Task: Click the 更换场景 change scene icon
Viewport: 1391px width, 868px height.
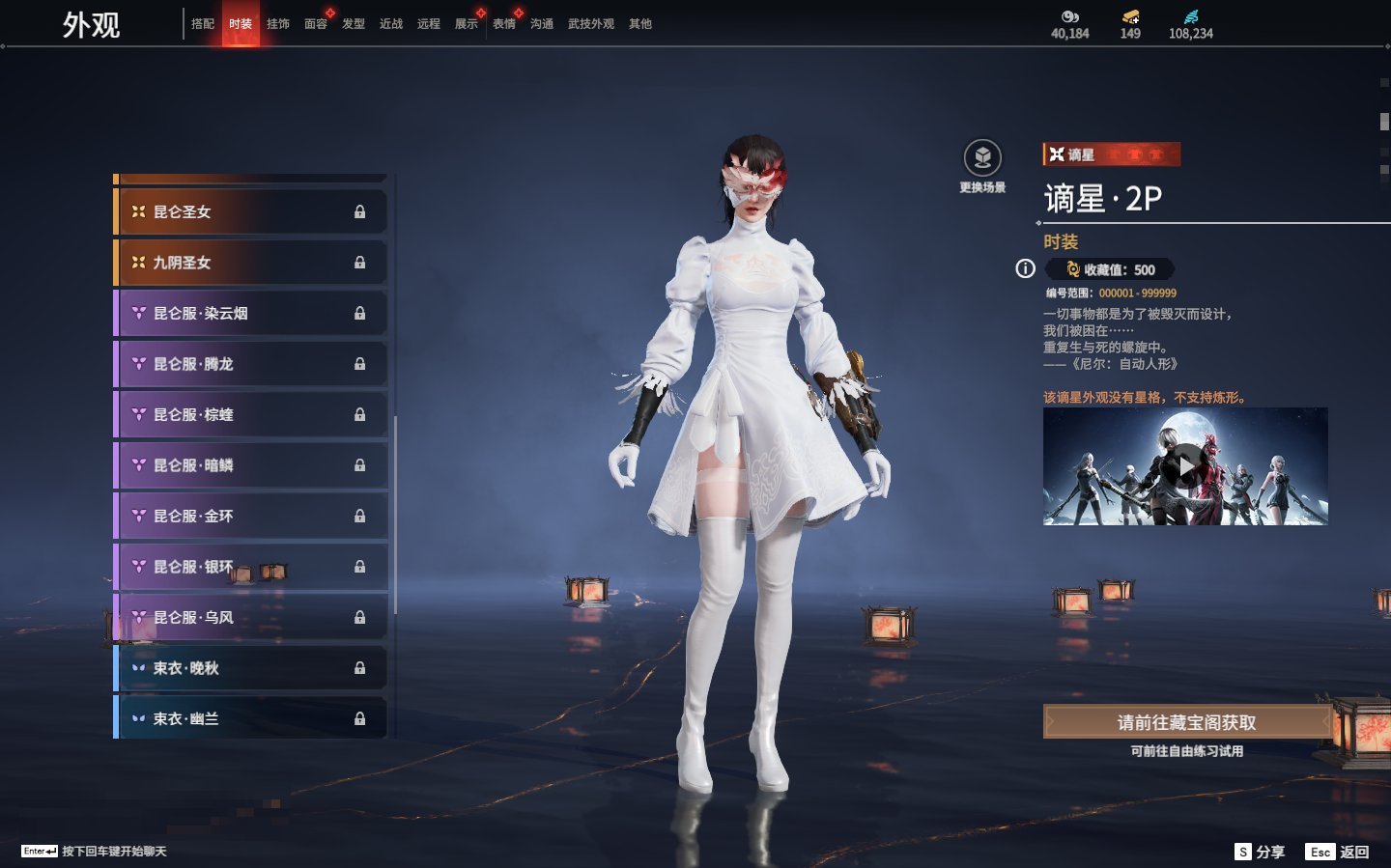Action: [982, 159]
